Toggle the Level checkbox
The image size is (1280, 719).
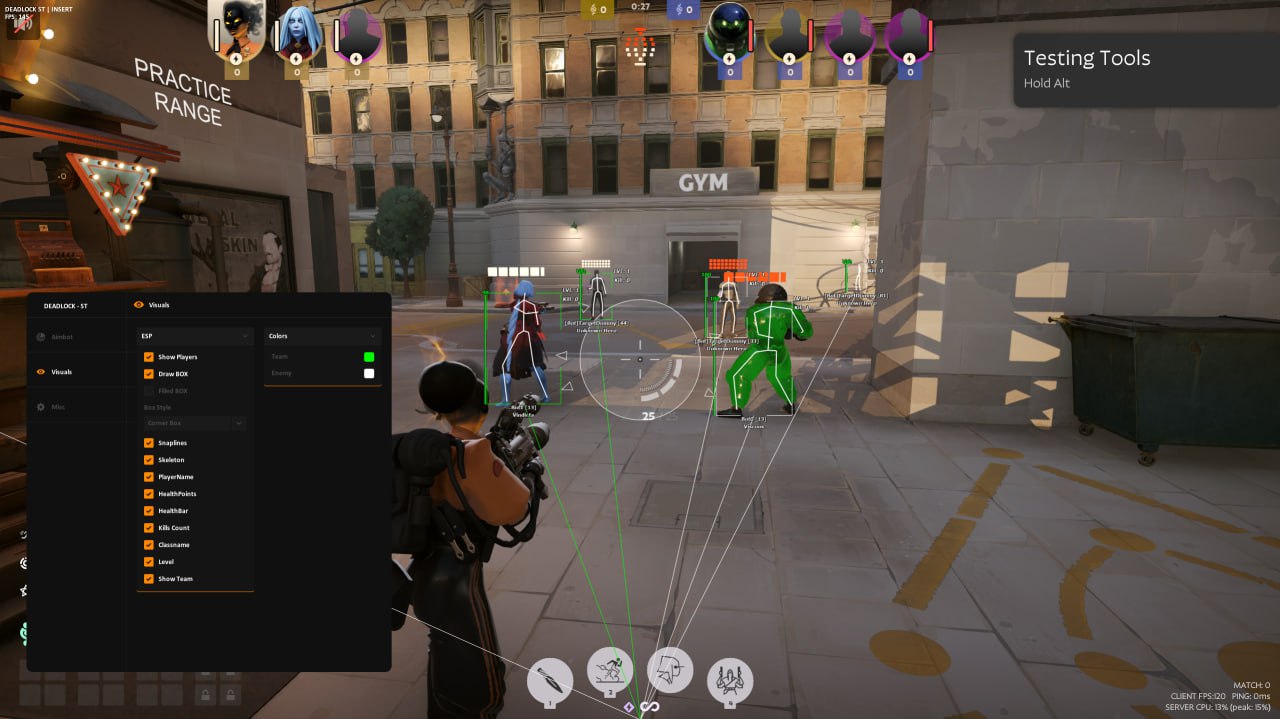click(149, 562)
